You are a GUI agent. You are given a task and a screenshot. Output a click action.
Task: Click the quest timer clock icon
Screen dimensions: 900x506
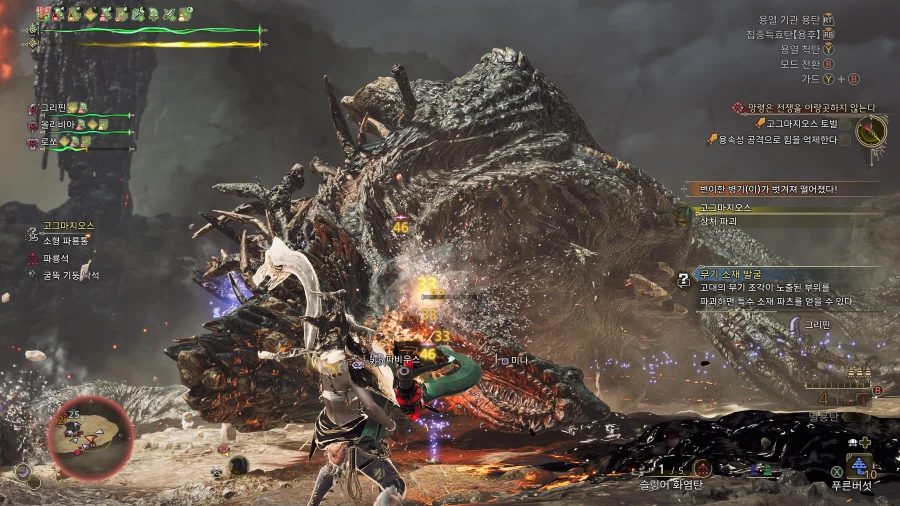(871, 131)
